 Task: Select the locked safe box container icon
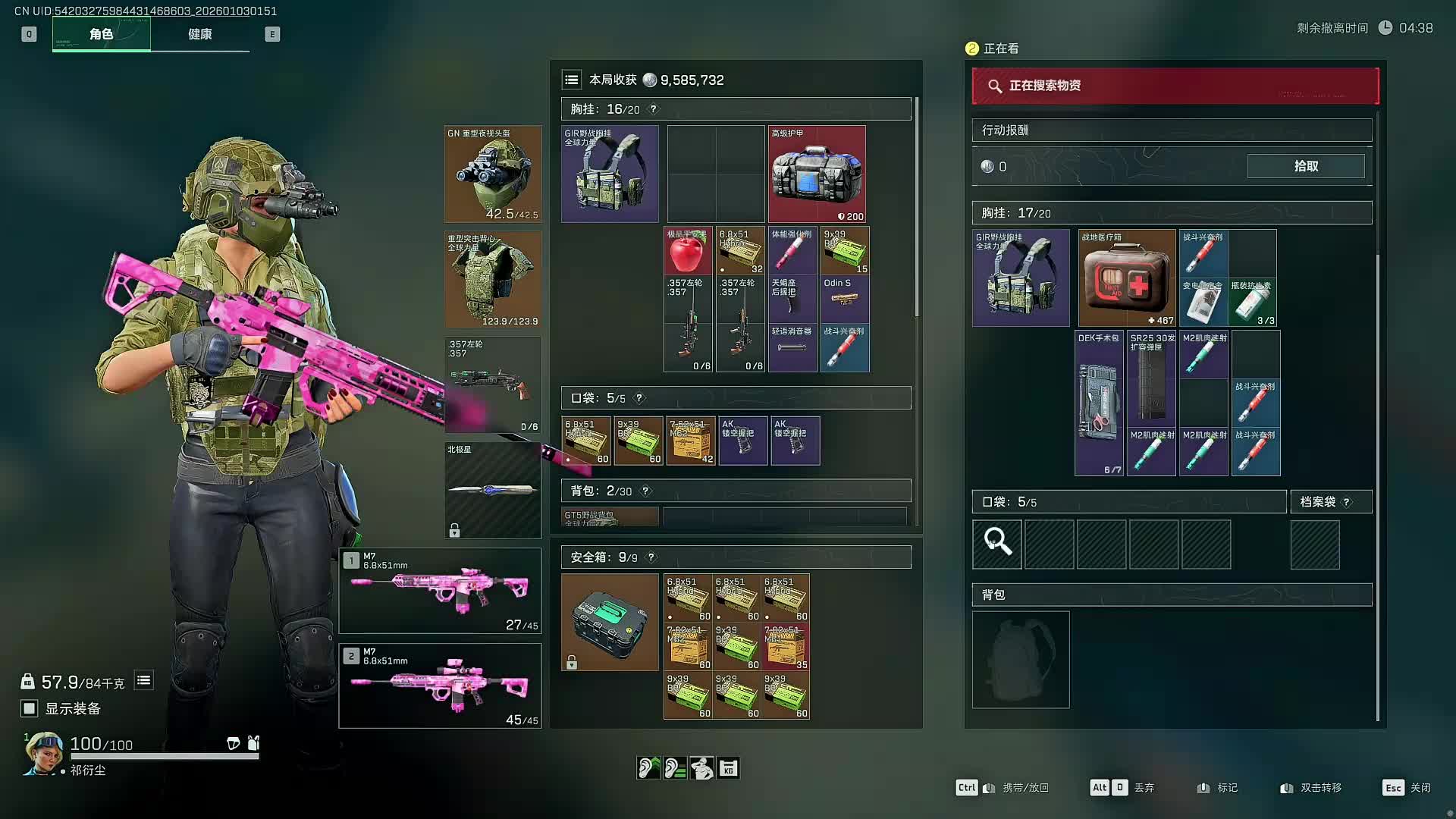[x=610, y=622]
